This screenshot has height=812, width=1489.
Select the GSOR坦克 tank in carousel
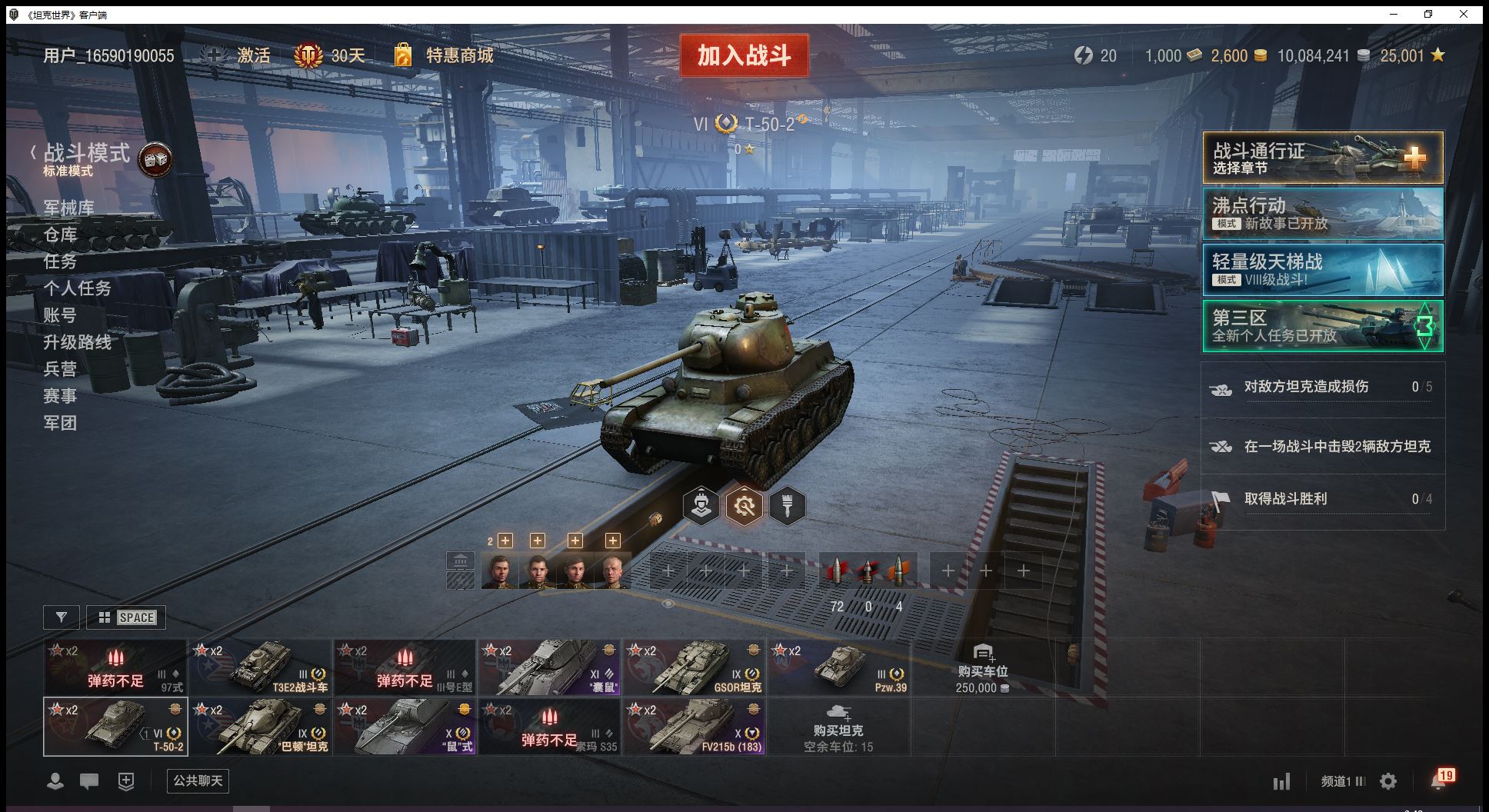694,667
